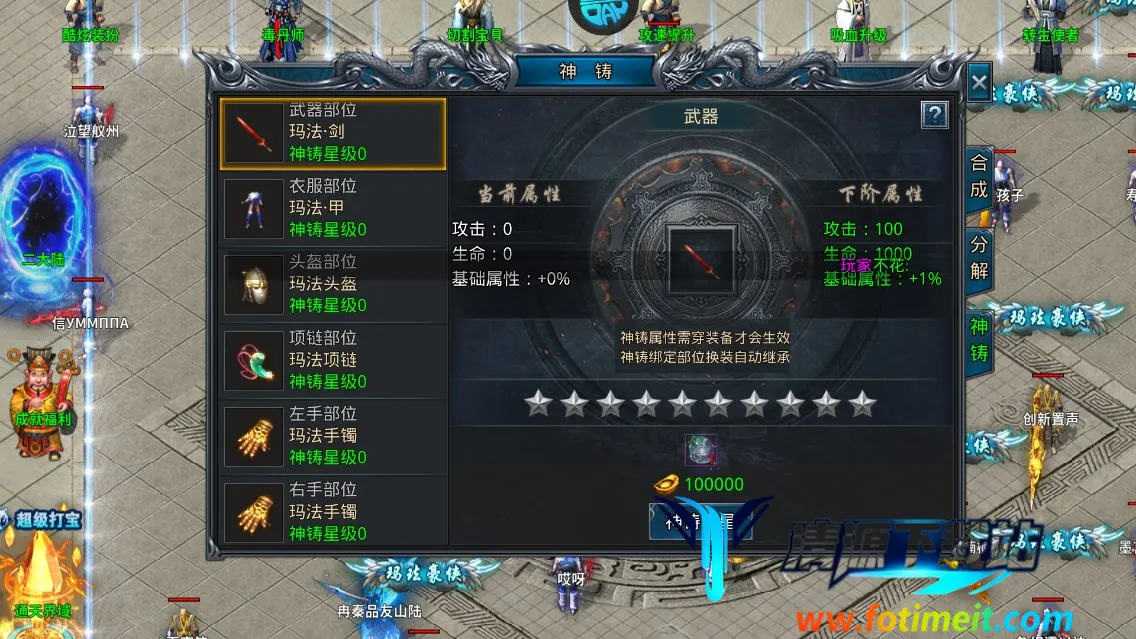Screen dimensions: 1136x639
Task: Choose the 项链部位 玛法项链 row
Action: pos(332,361)
